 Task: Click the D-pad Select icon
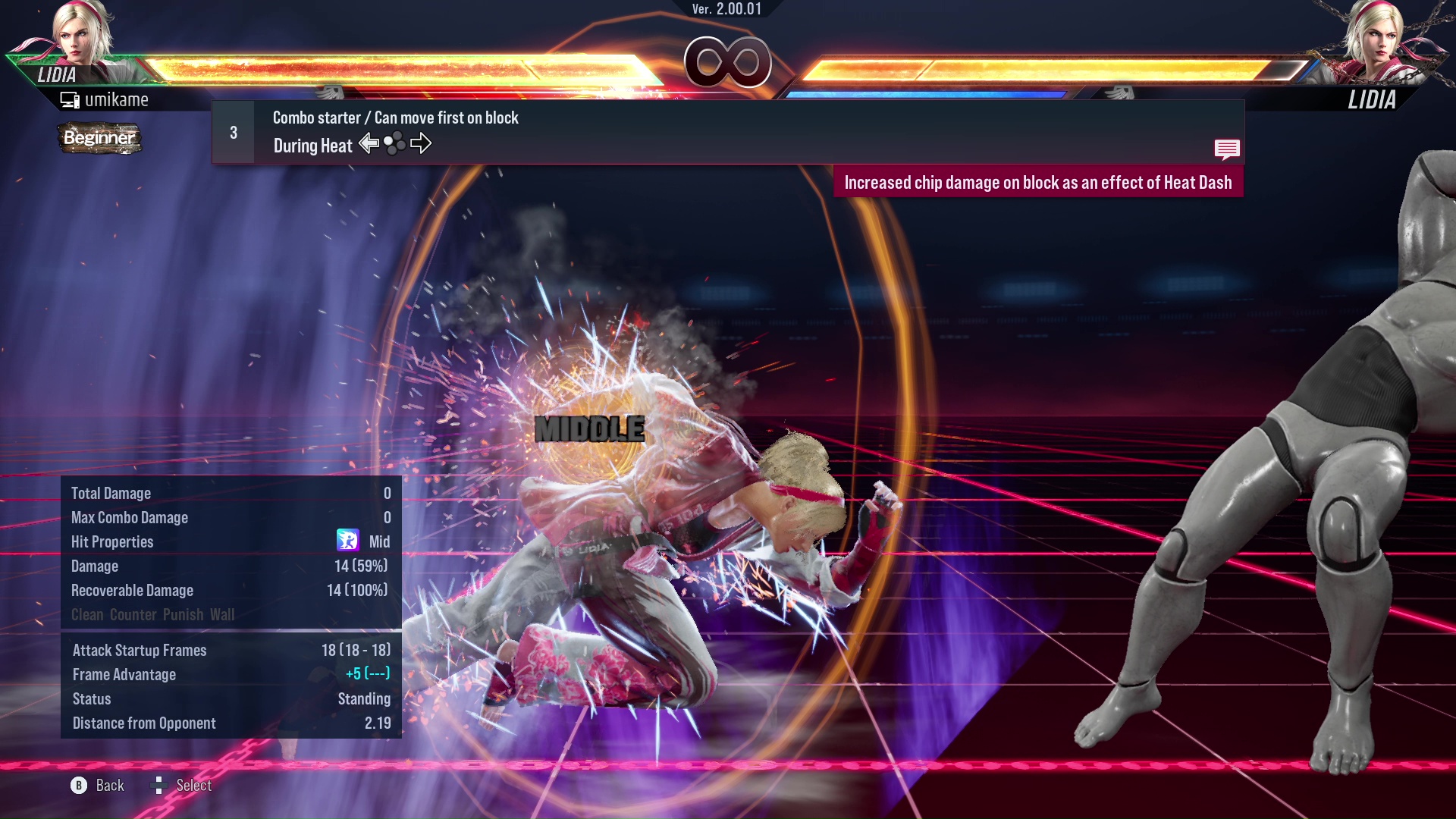pos(160,785)
